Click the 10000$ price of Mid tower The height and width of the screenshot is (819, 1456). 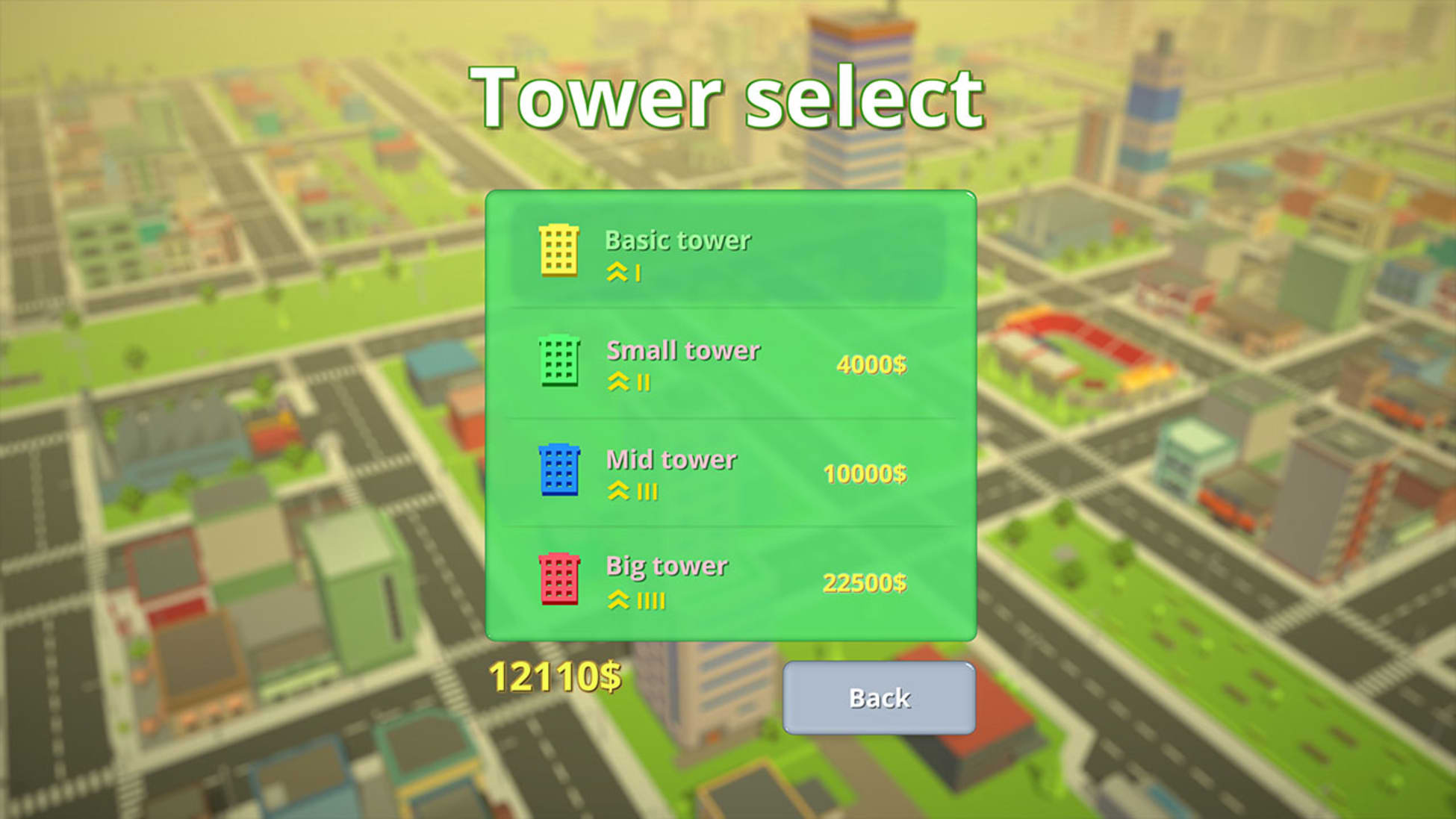point(866,473)
